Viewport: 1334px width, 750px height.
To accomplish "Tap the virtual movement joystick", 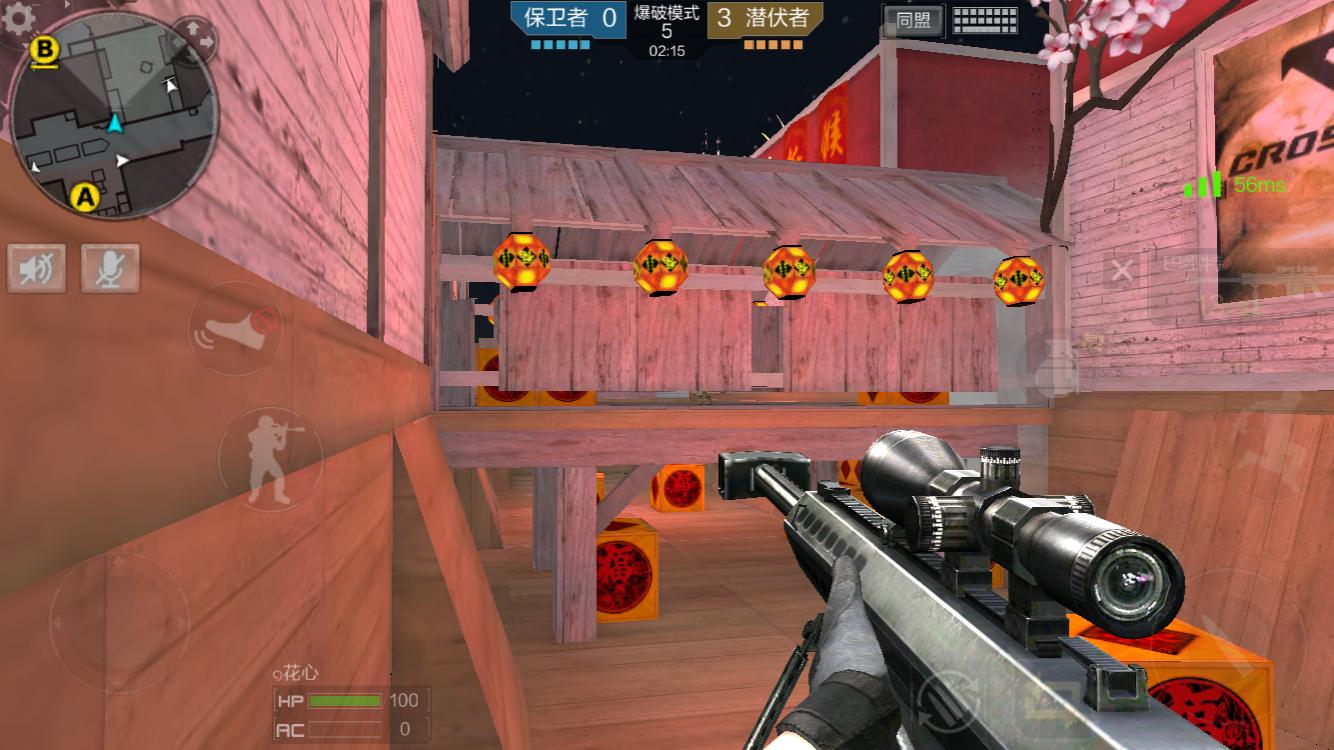I will (x=119, y=622).
